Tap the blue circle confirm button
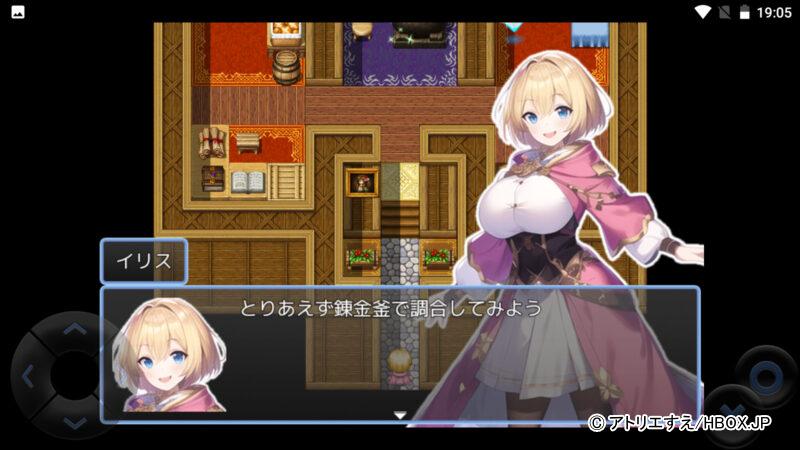This screenshot has height=450, width=800. pos(766,377)
